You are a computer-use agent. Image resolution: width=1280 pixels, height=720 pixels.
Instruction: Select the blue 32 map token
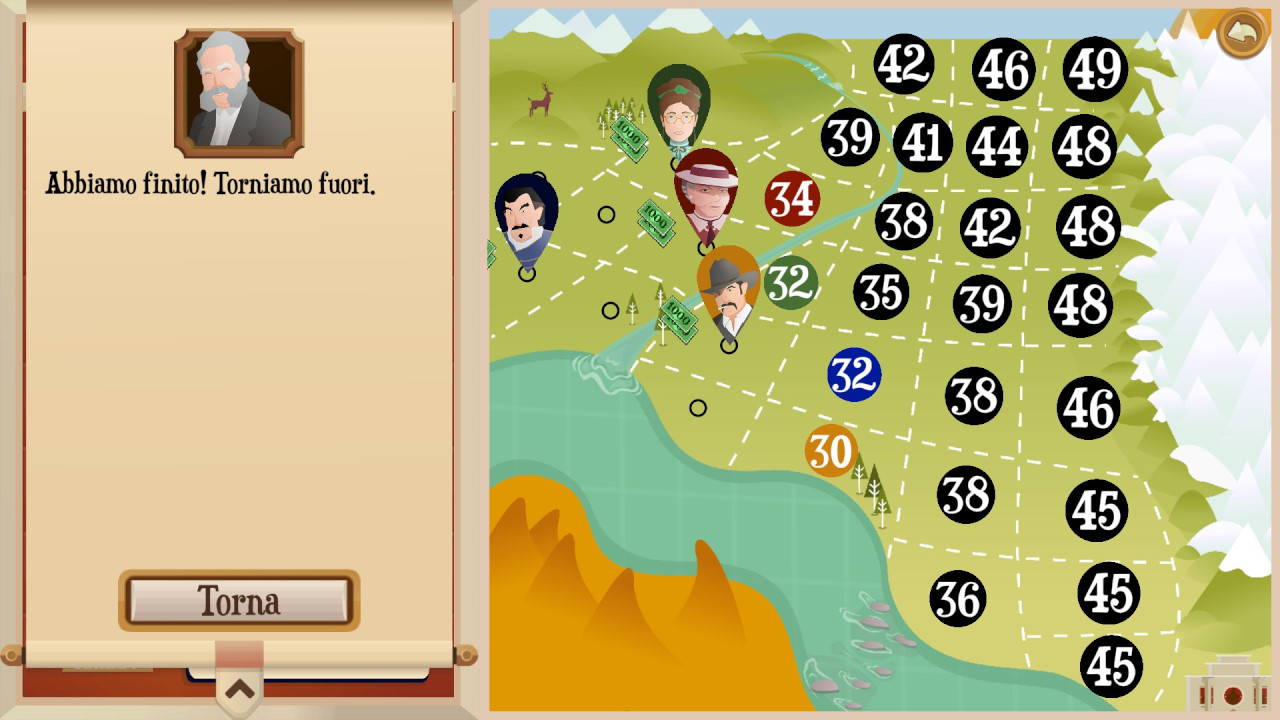pos(854,375)
